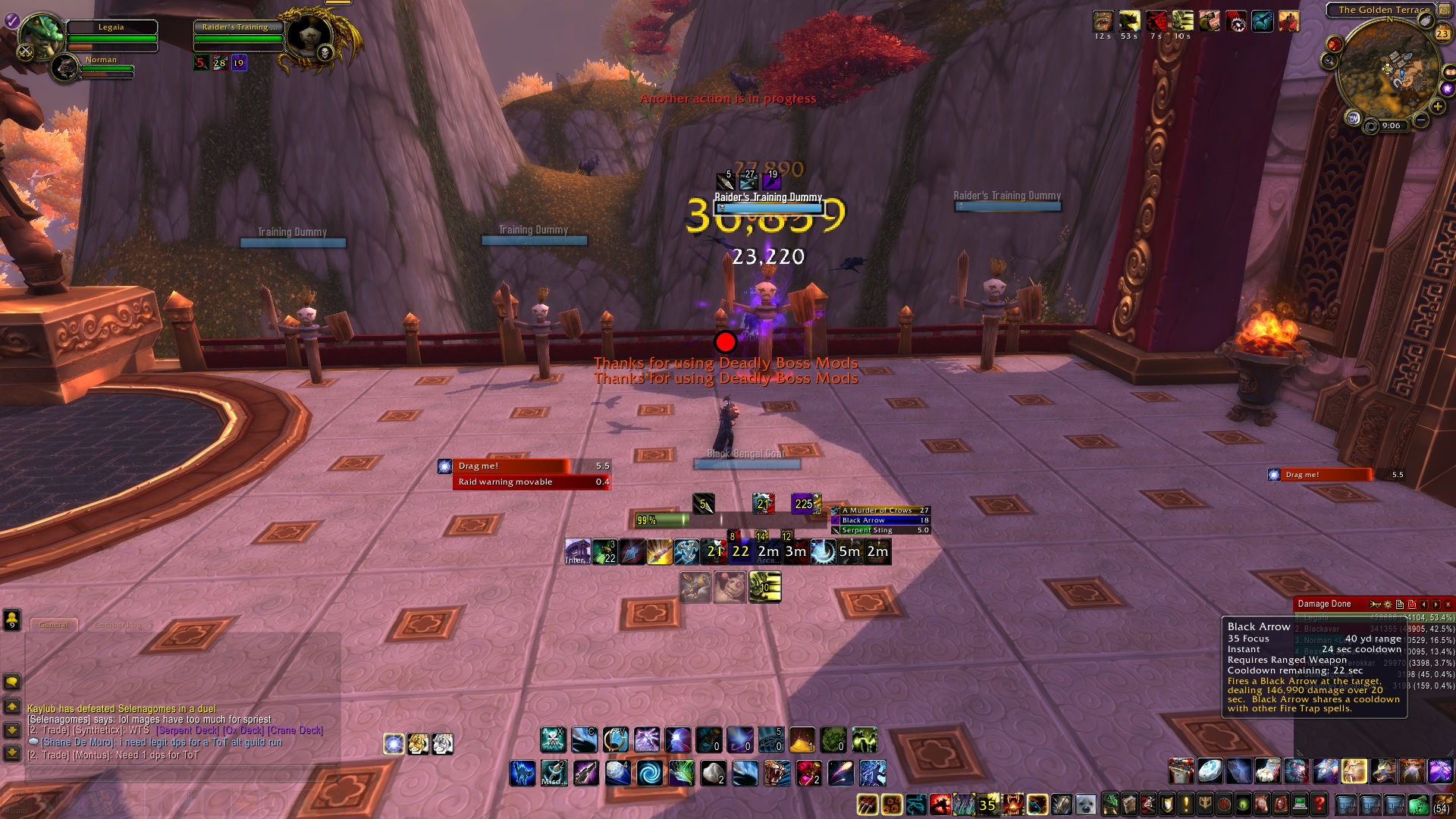Switch to the Combat Log tab
The height and width of the screenshot is (819, 1456).
click(x=118, y=626)
